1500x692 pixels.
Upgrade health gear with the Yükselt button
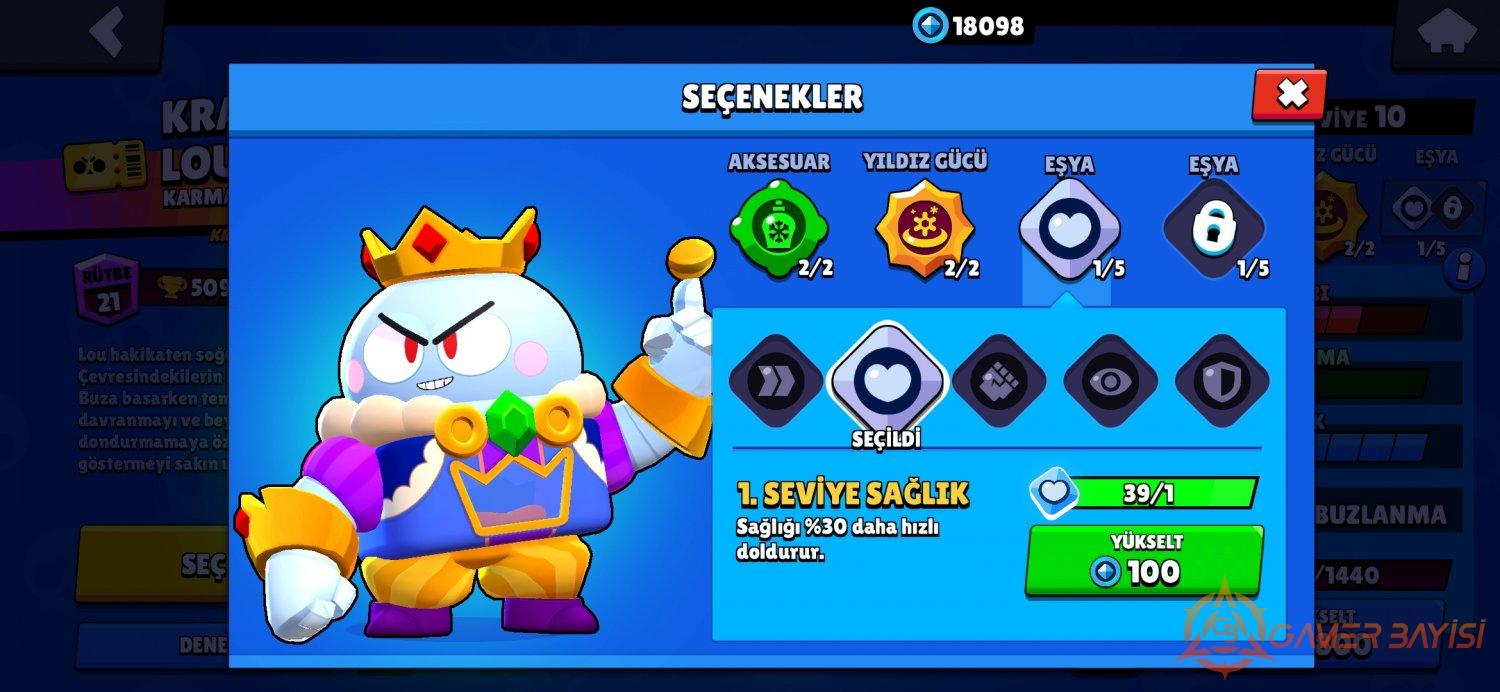click(x=1144, y=561)
